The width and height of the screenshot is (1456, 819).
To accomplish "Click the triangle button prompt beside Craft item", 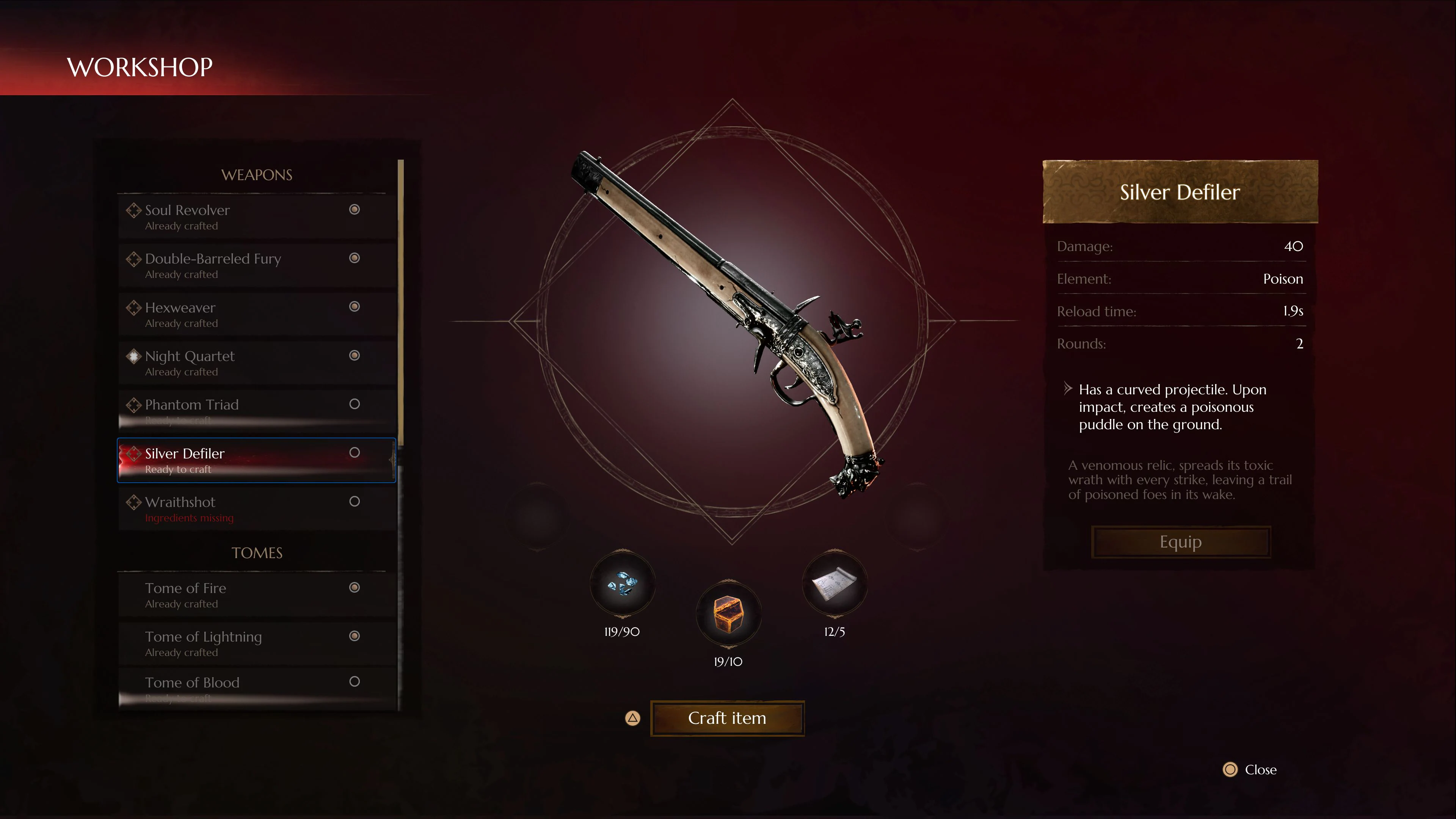I will pos(632,719).
